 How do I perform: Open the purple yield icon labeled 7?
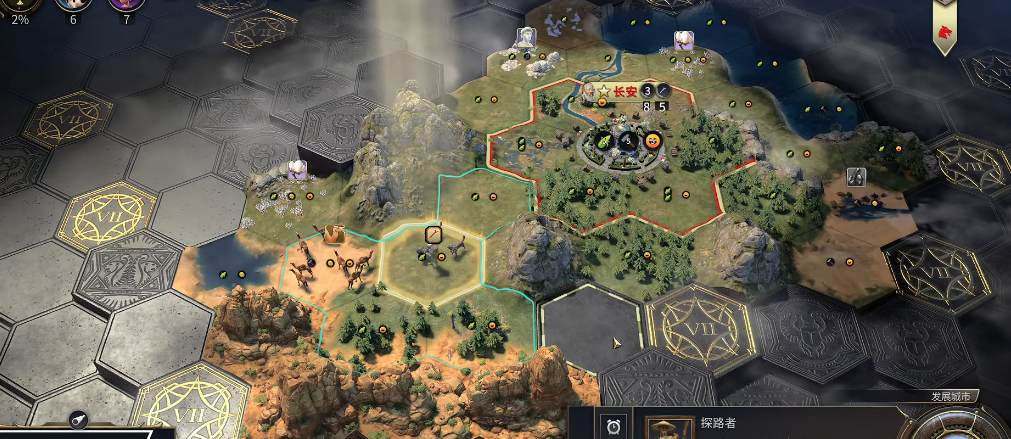[126, 6]
